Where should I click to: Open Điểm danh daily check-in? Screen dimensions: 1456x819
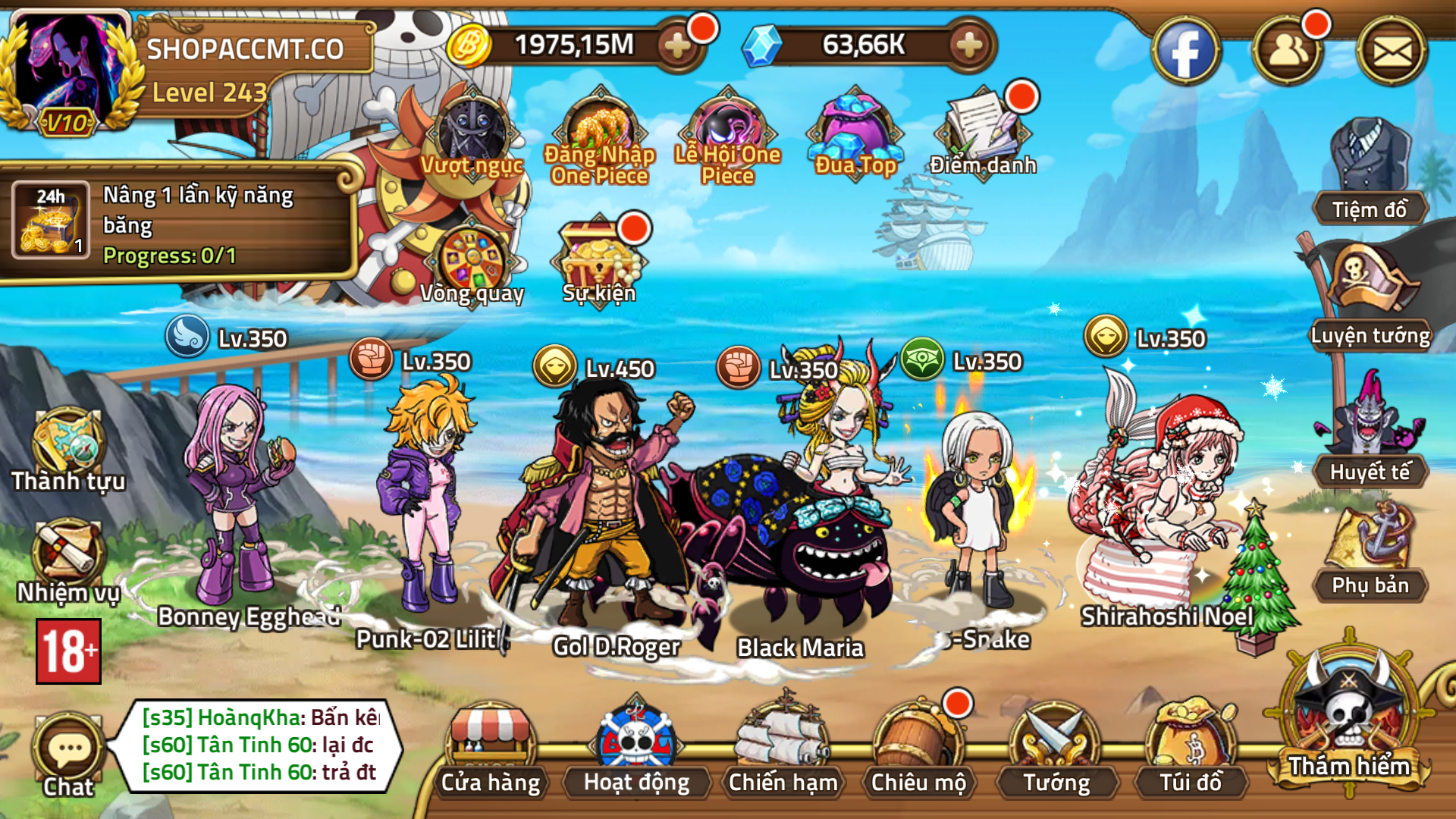tap(982, 133)
